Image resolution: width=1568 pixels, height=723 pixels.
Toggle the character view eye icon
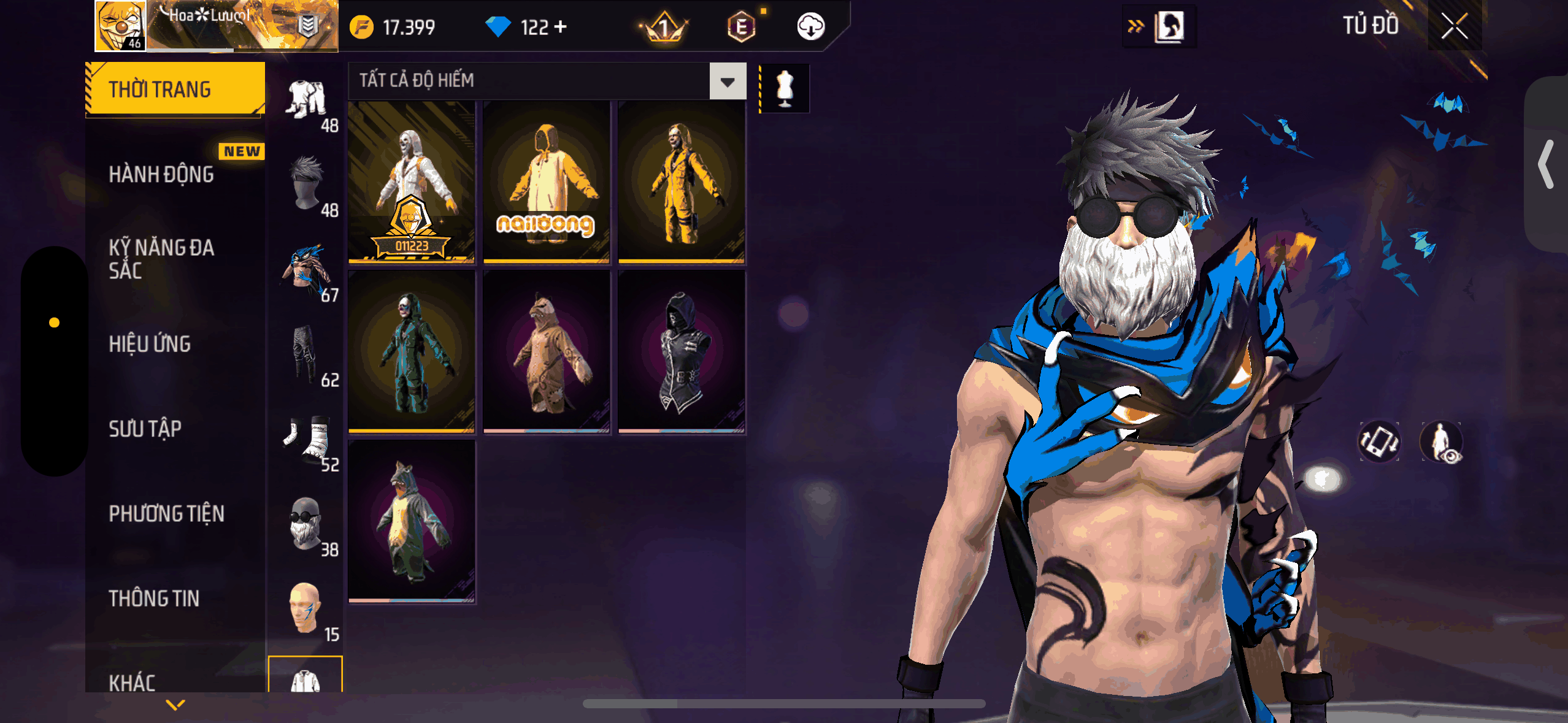click(x=1442, y=442)
